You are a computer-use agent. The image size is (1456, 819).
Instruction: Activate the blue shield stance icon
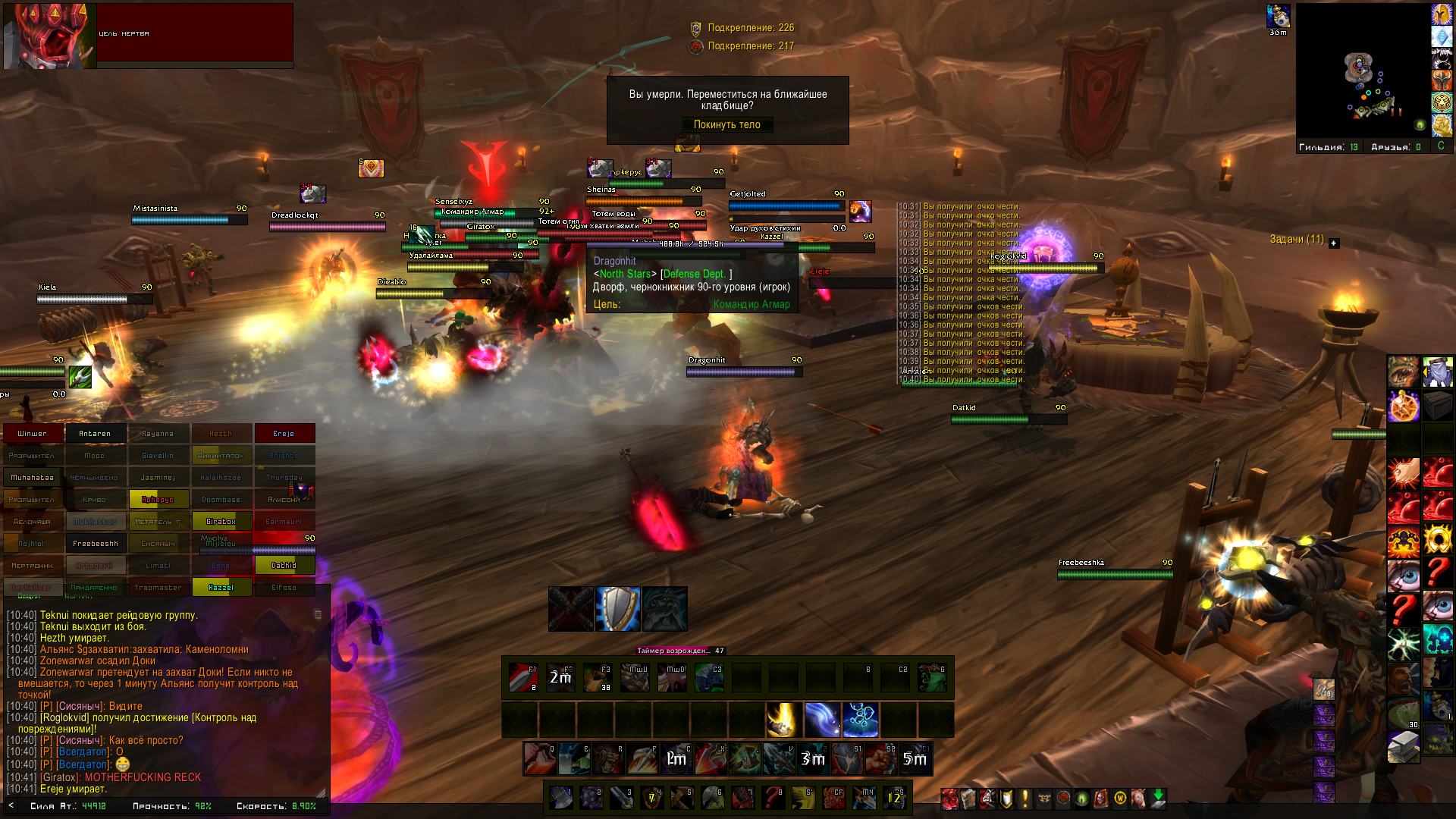tap(617, 609)
